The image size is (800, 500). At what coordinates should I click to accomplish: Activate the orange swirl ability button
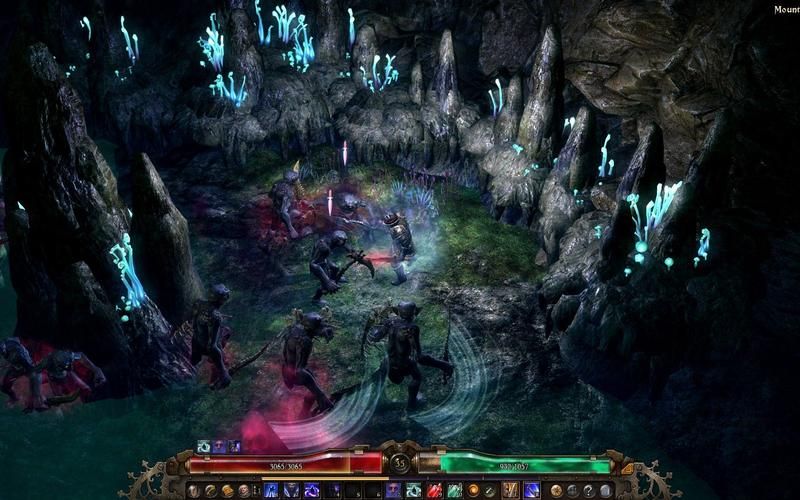coord(473,490)
